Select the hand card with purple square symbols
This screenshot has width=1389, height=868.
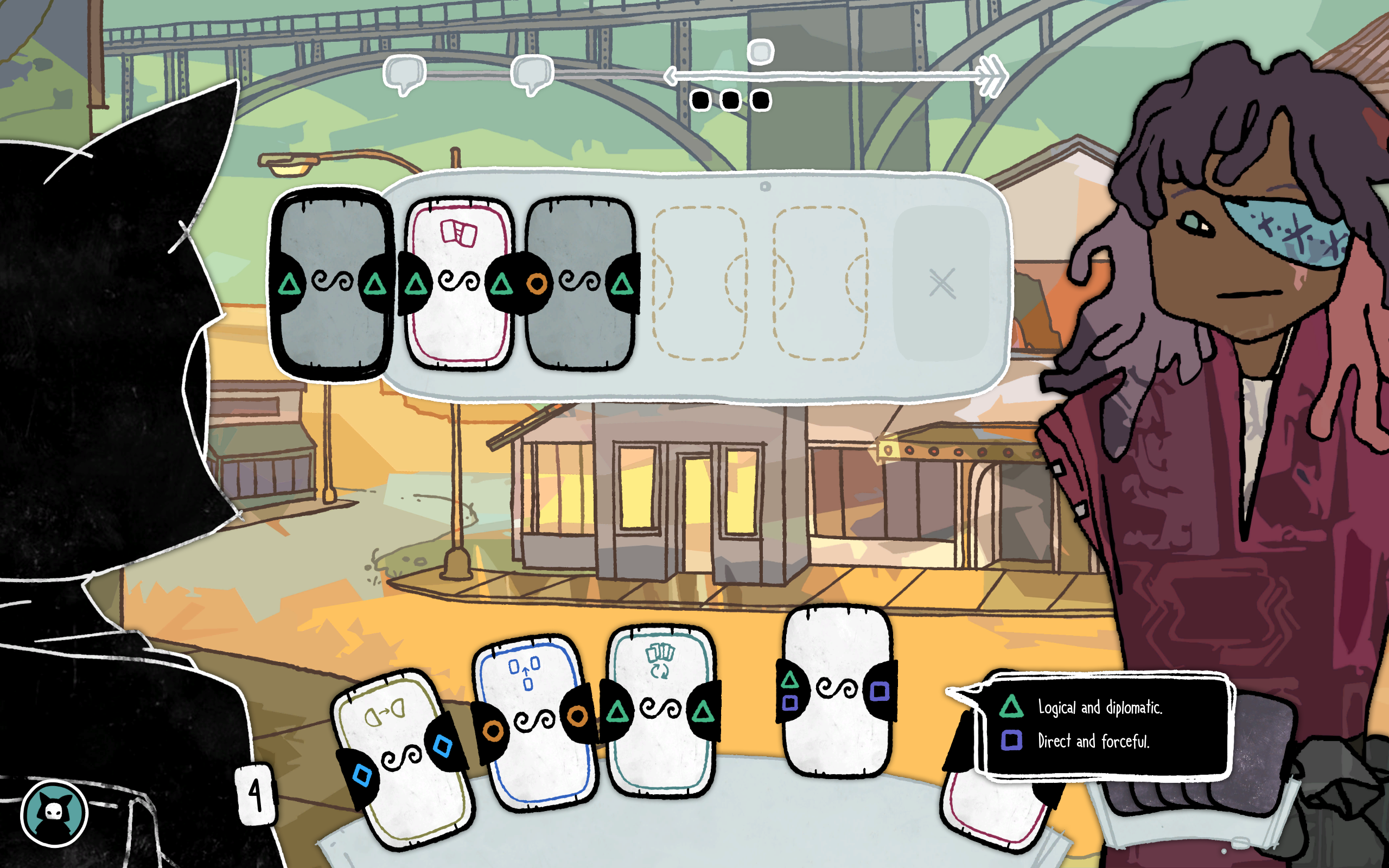tap(837, 691)
